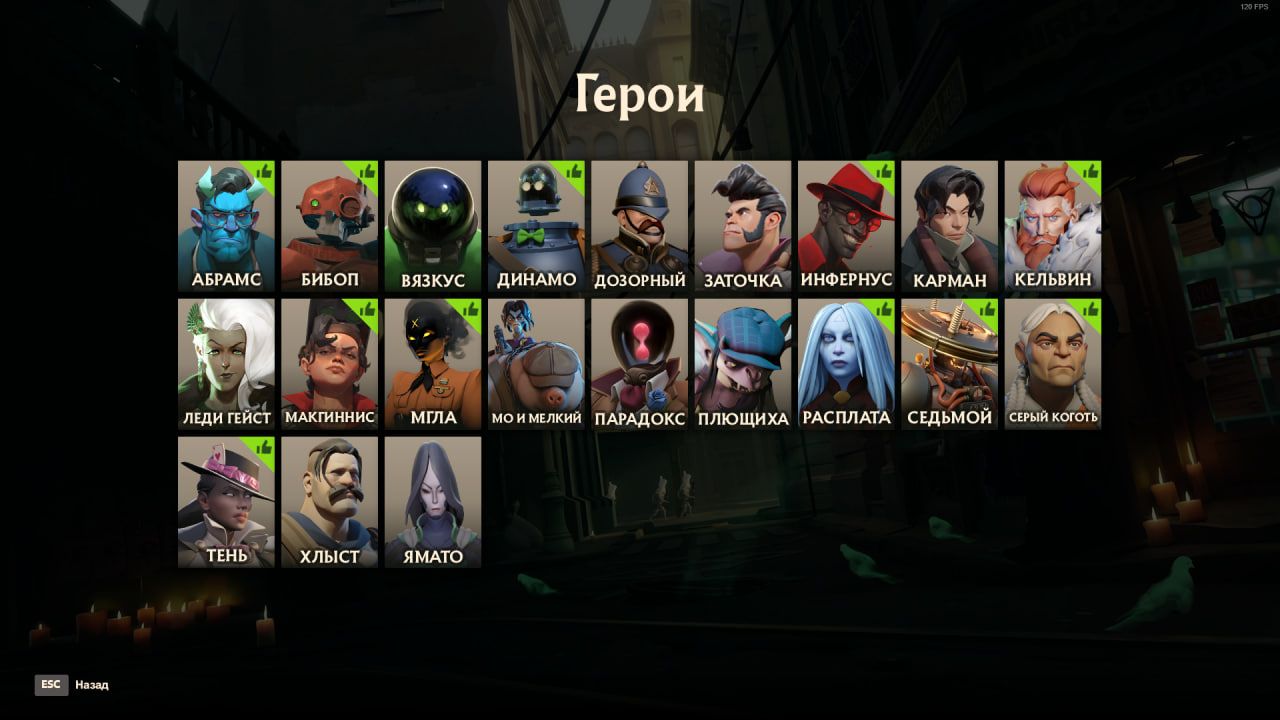Choose the Серый Коготь hero card

tap(1053, 364)
